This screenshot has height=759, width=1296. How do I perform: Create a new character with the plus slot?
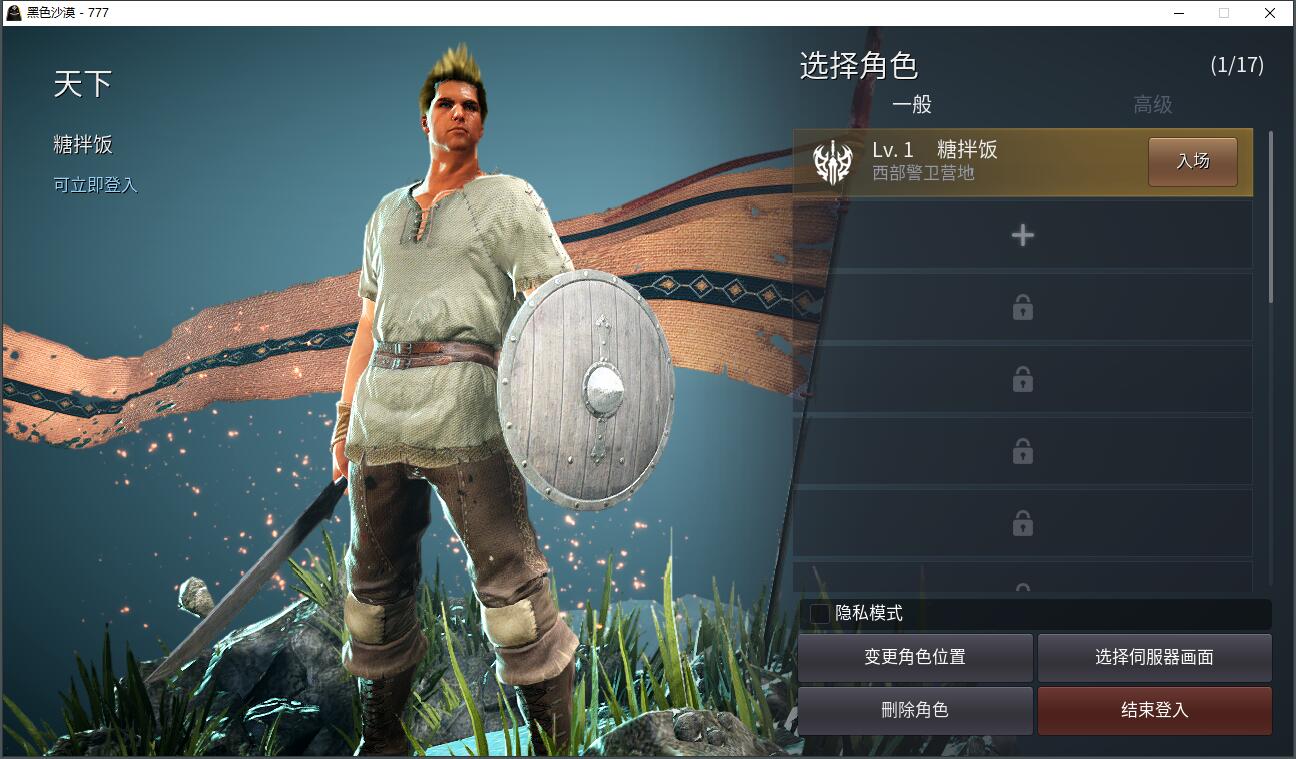pyautogui.click(x=1022, y=235)
